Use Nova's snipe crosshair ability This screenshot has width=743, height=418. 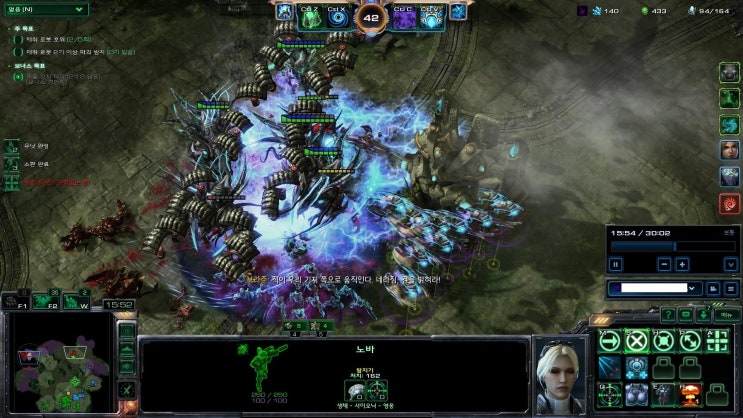609,393
